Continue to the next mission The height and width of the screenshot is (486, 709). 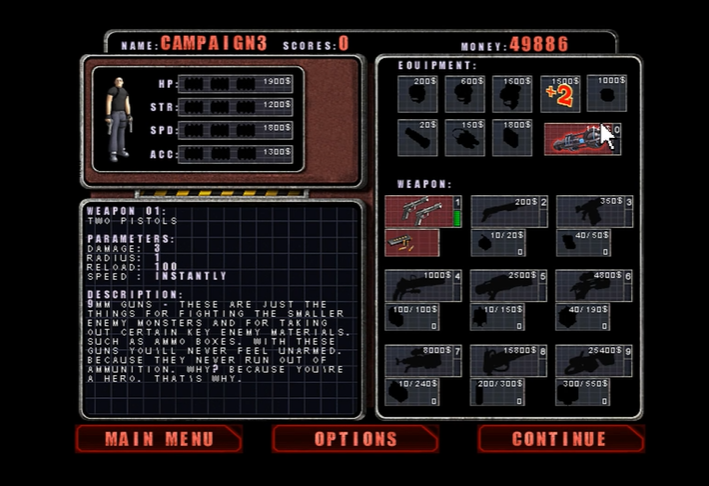560,439
